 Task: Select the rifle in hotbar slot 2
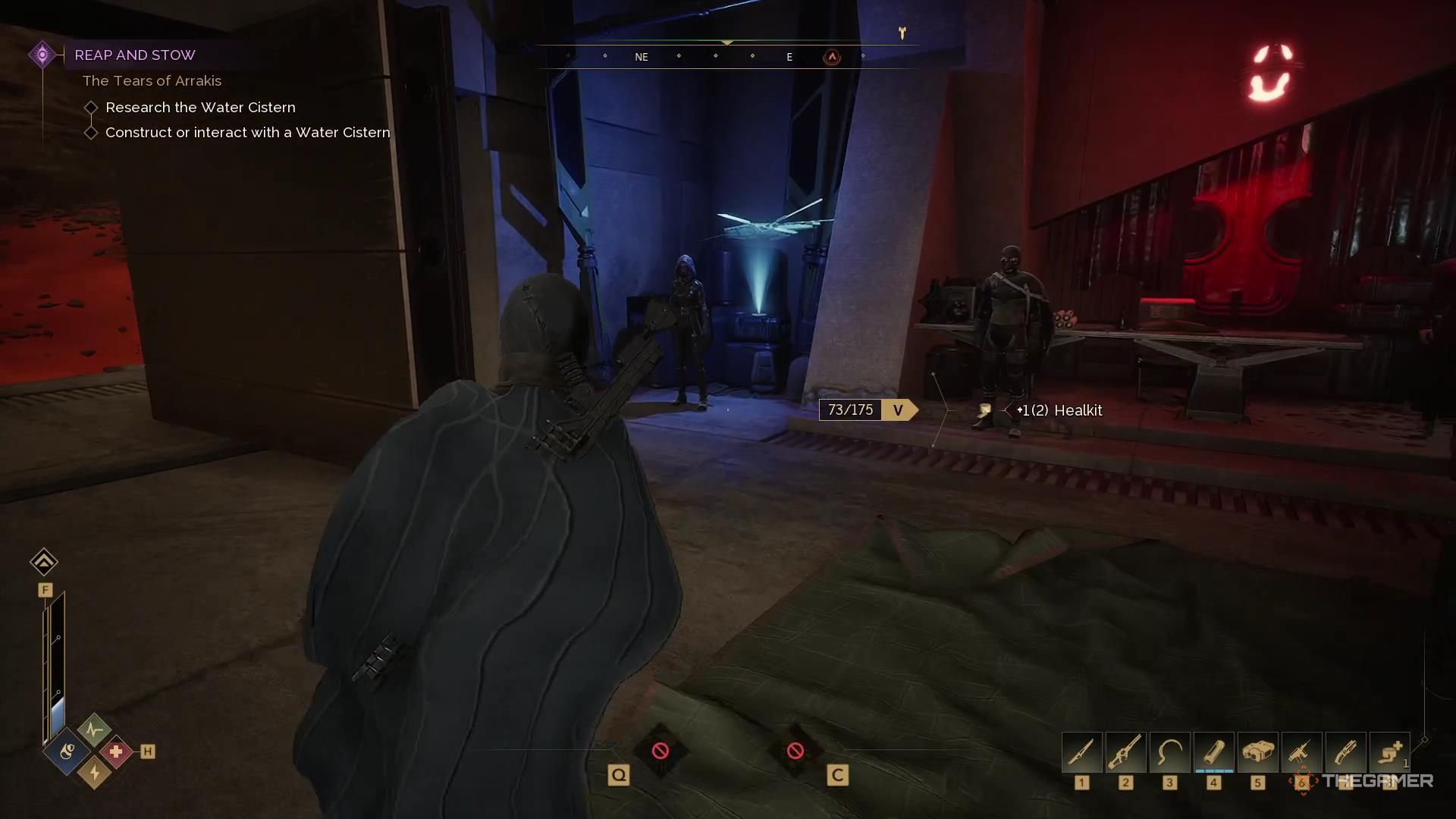coord(1126,752)
